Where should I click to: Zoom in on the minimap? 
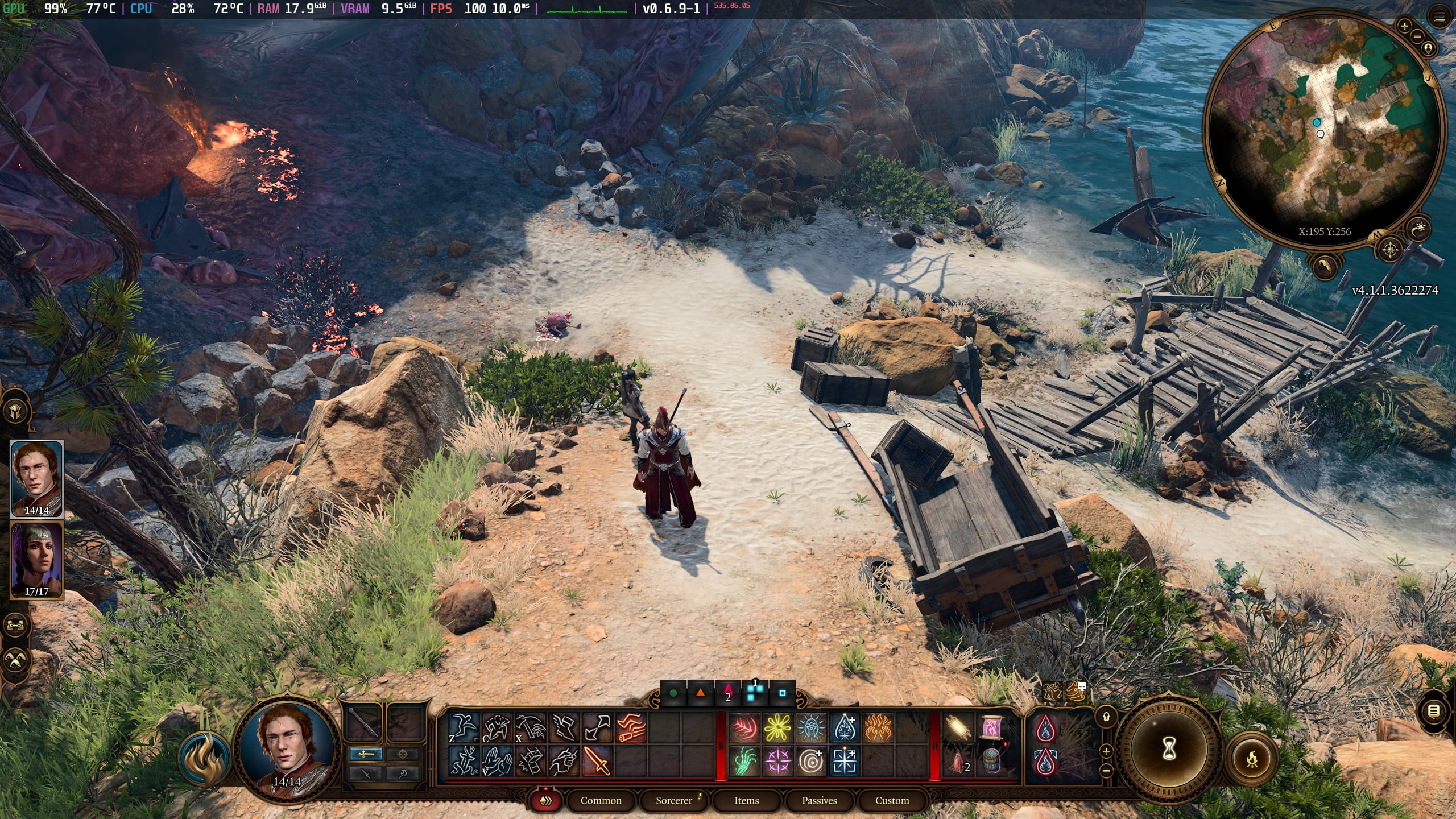pyautogui.click(x=1405, y=27)
